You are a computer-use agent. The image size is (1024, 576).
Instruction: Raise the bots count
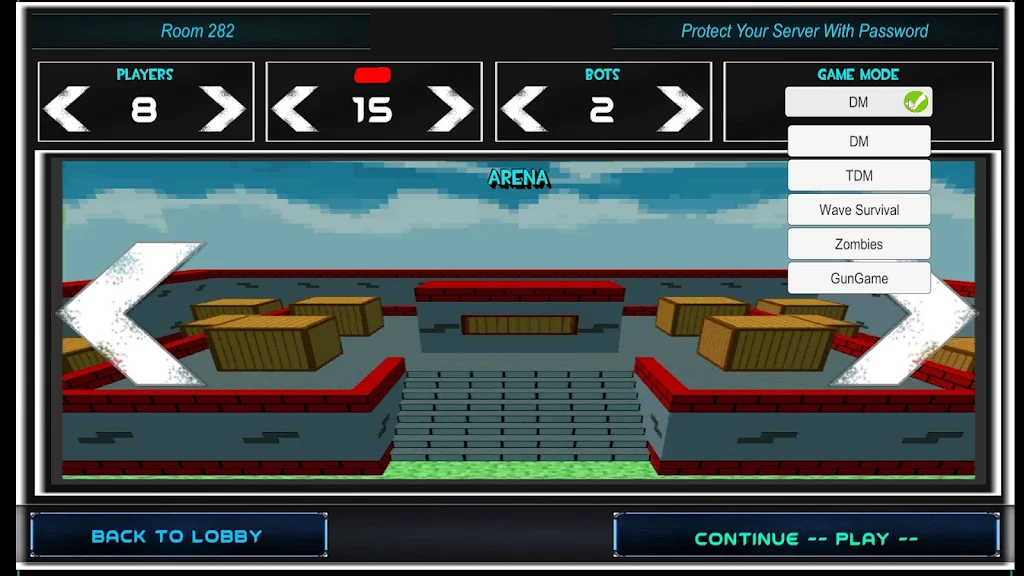click(680, 109)
